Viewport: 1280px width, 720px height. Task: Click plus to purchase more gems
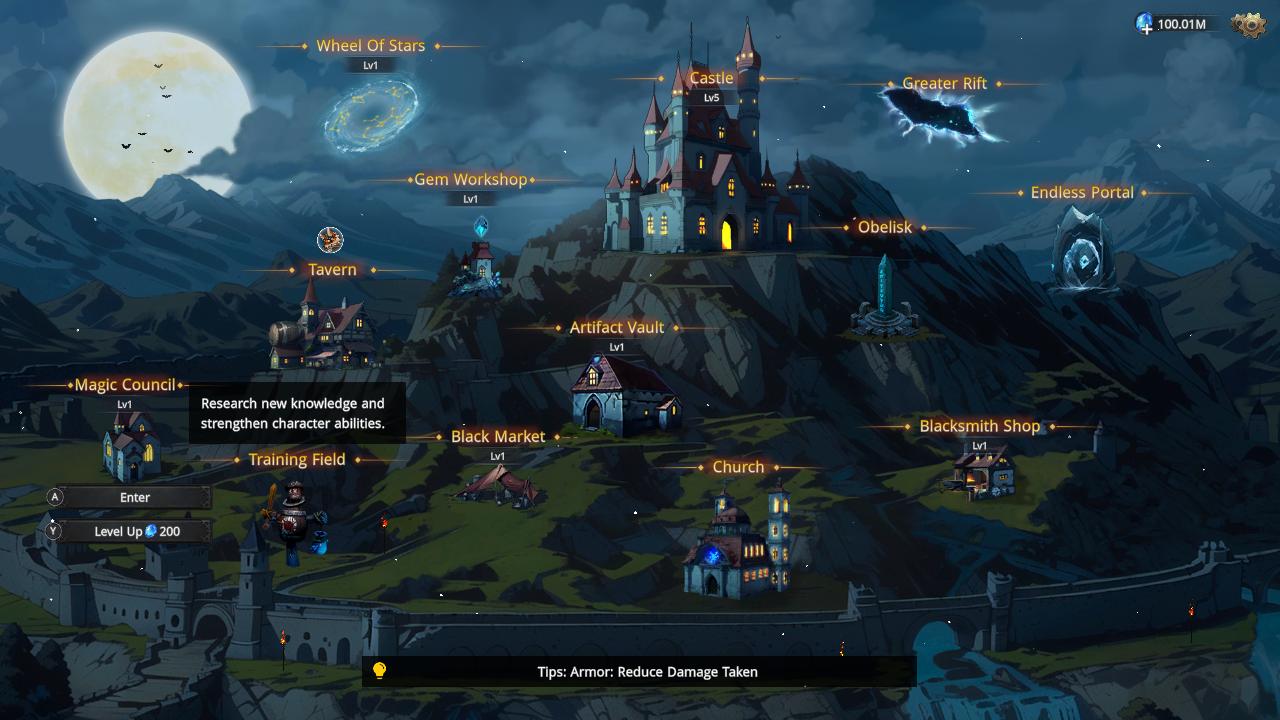point(1146,27)
